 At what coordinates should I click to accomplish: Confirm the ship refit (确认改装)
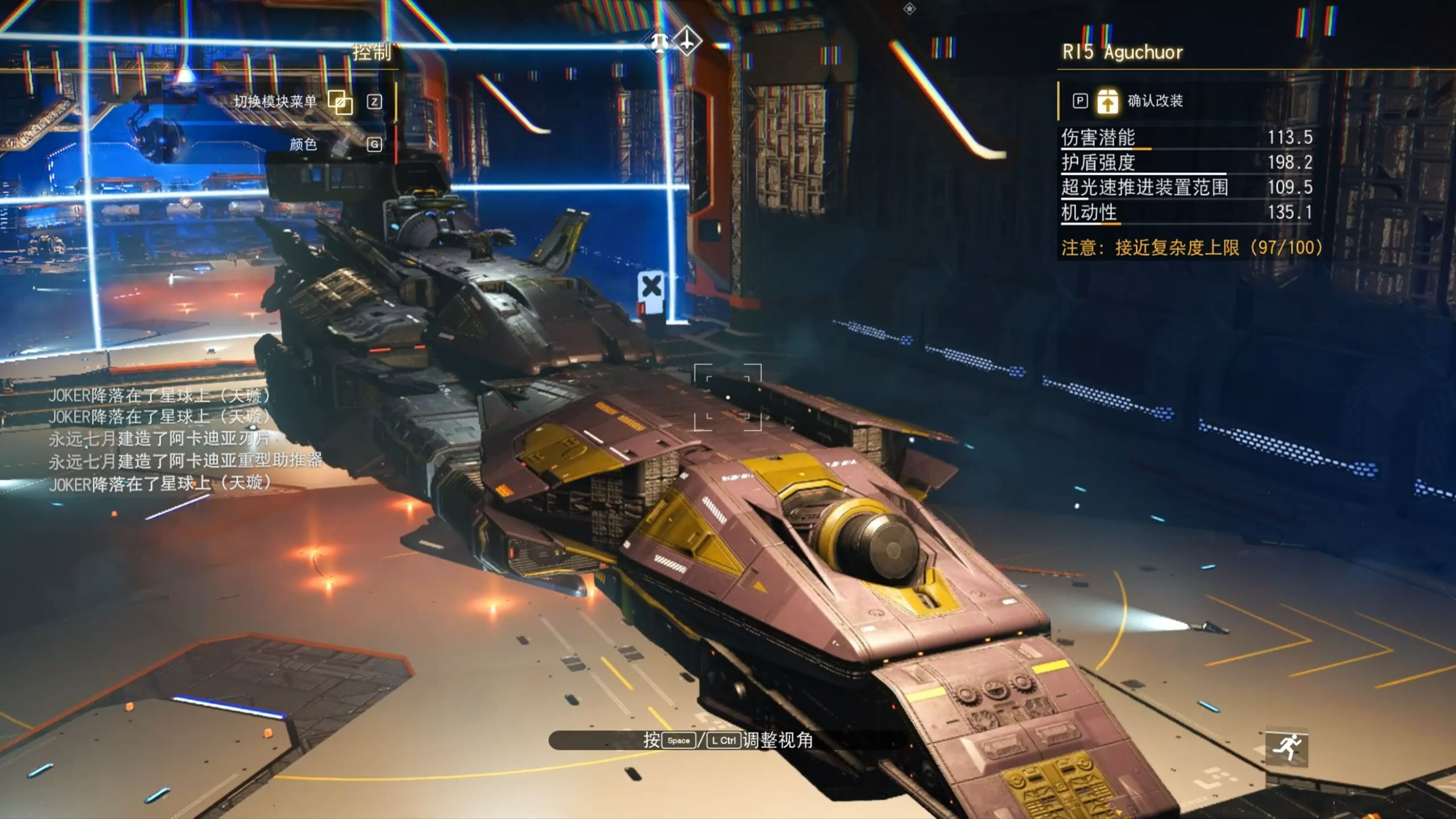(1153, 101)
